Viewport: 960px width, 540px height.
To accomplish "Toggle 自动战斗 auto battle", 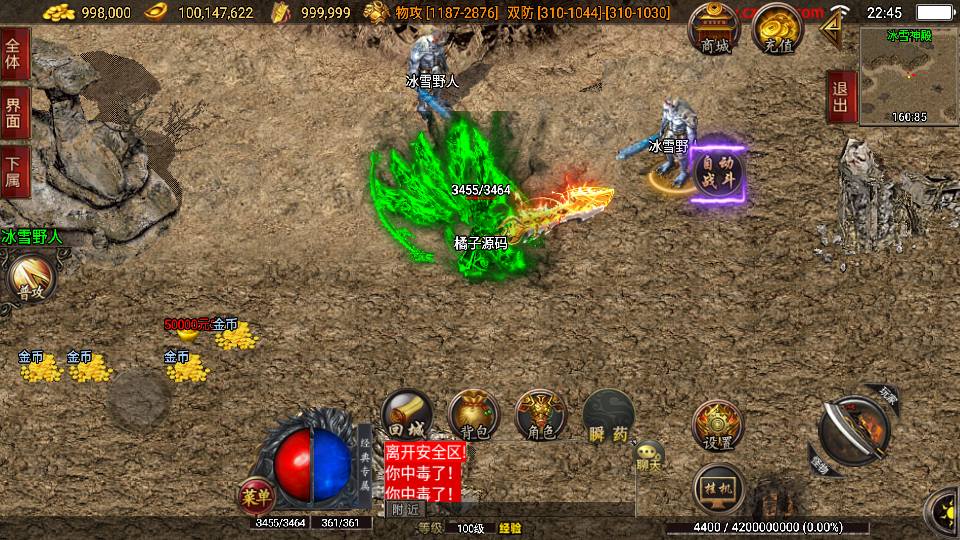I will click(x=718, y=171).
